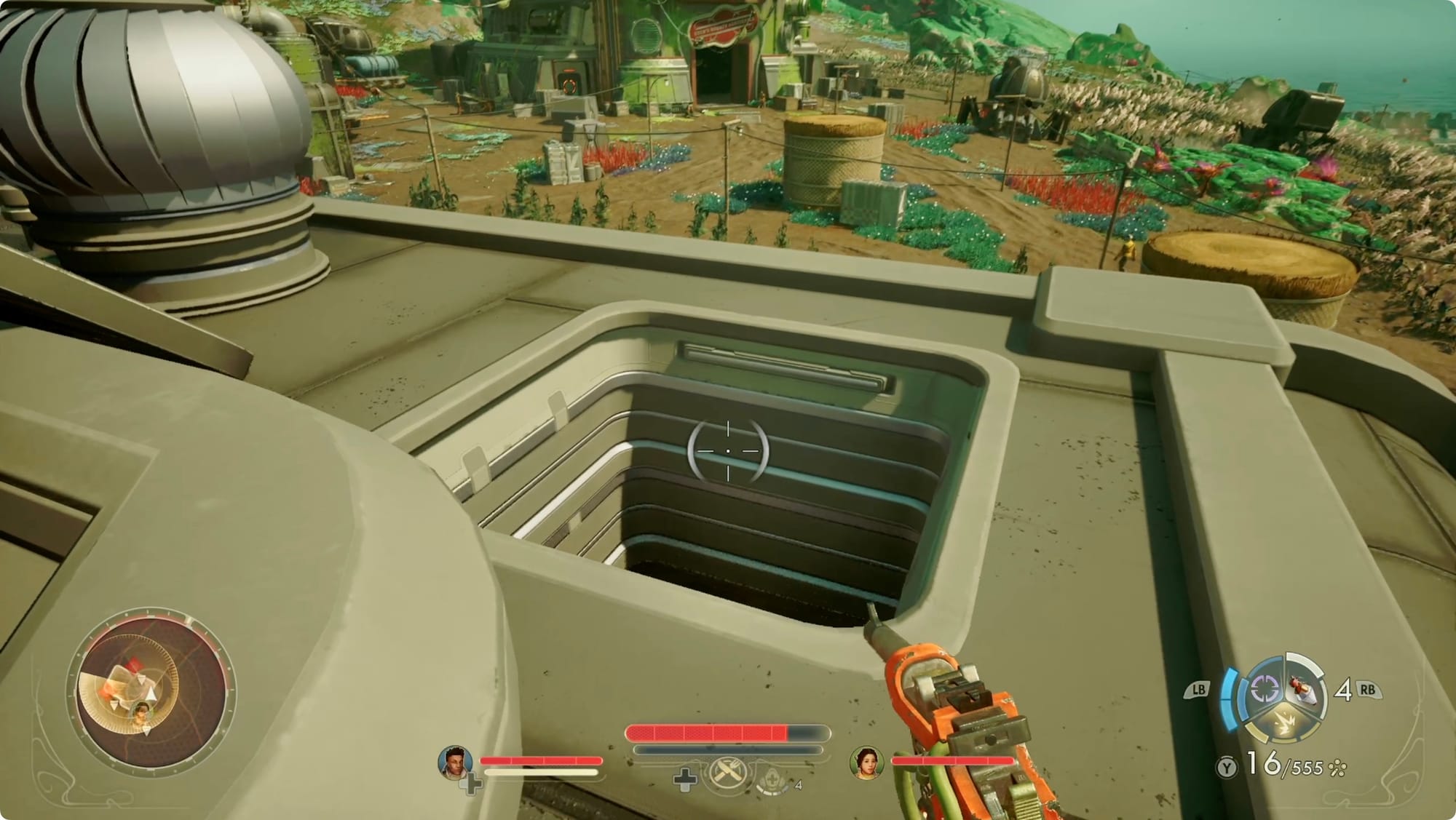This screenshot has width=1456, height=820.
Task: Click the RB bumper prompt right of the weapon wheel
Action: (x=1367, y=690)
